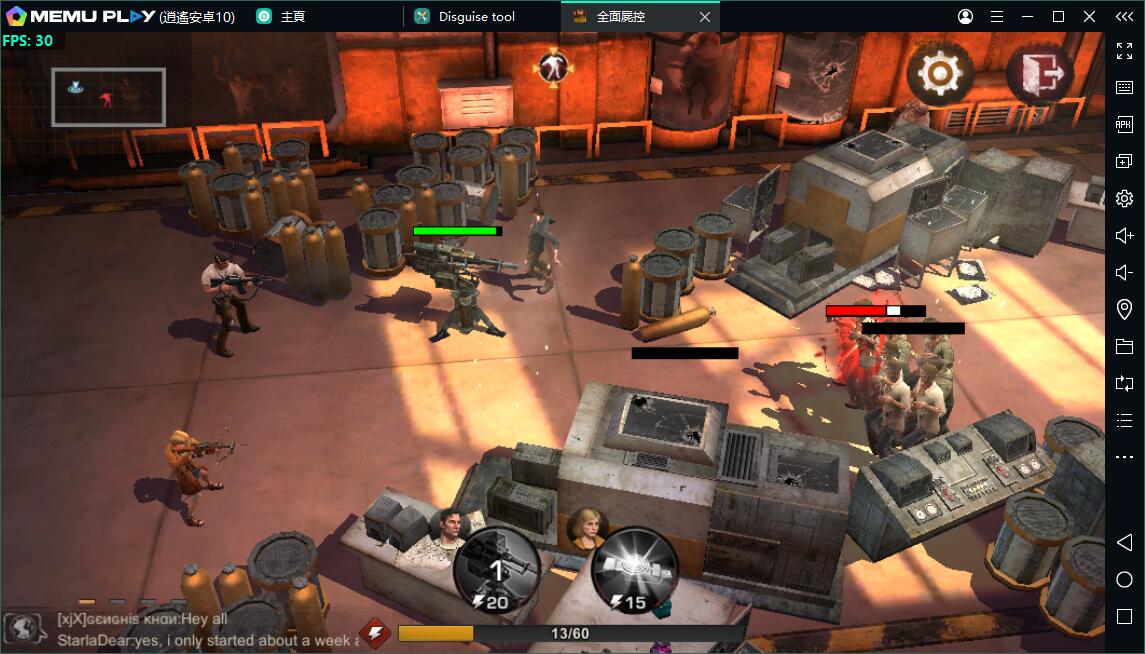The height and width of the screenshot is (654, 1145).
Task: Click the minimap in the corner
Action: (x=108, y=97)
